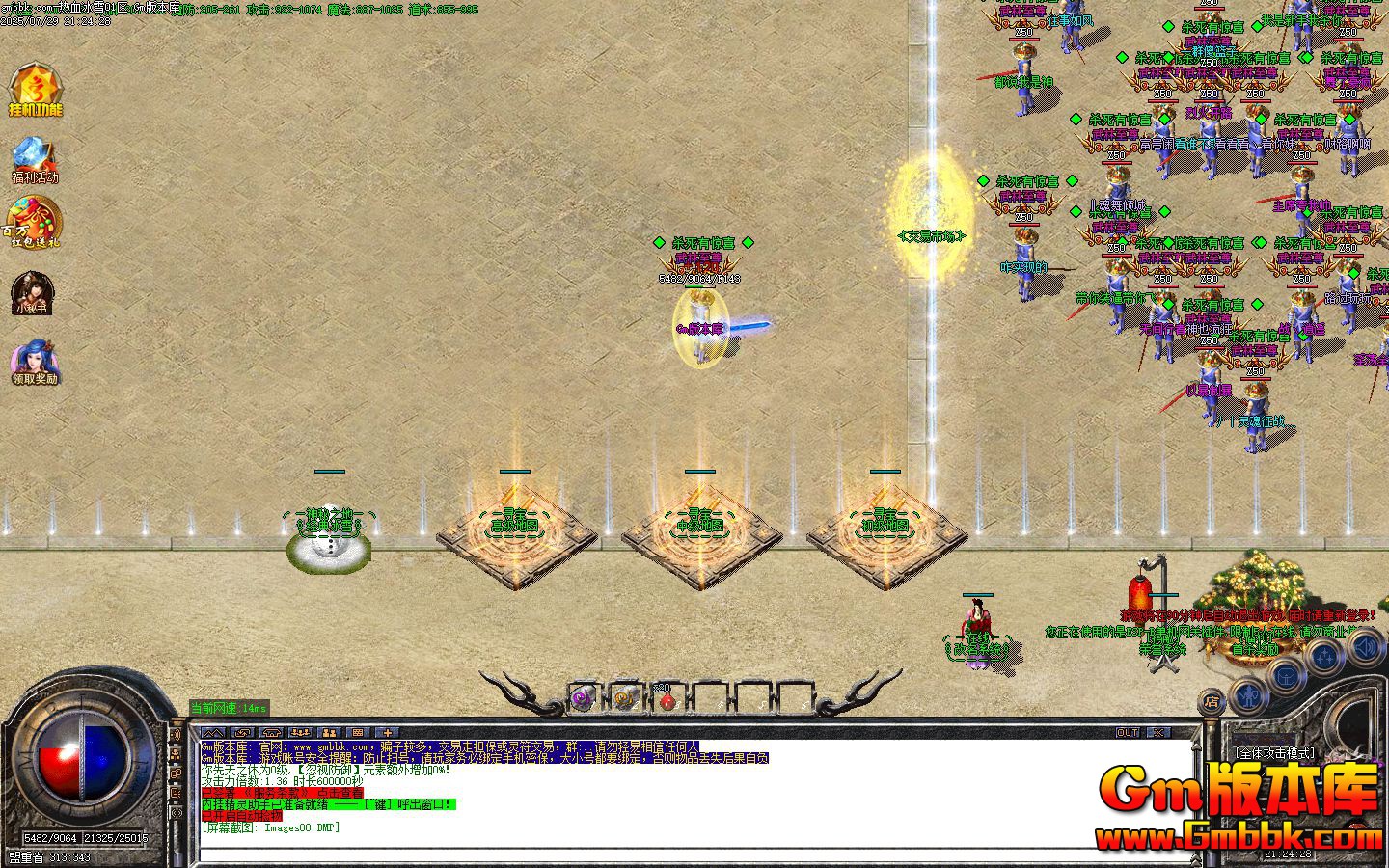Click the character figure icon bottom right
The image size is (1389, 868).
click(1249, 695)
